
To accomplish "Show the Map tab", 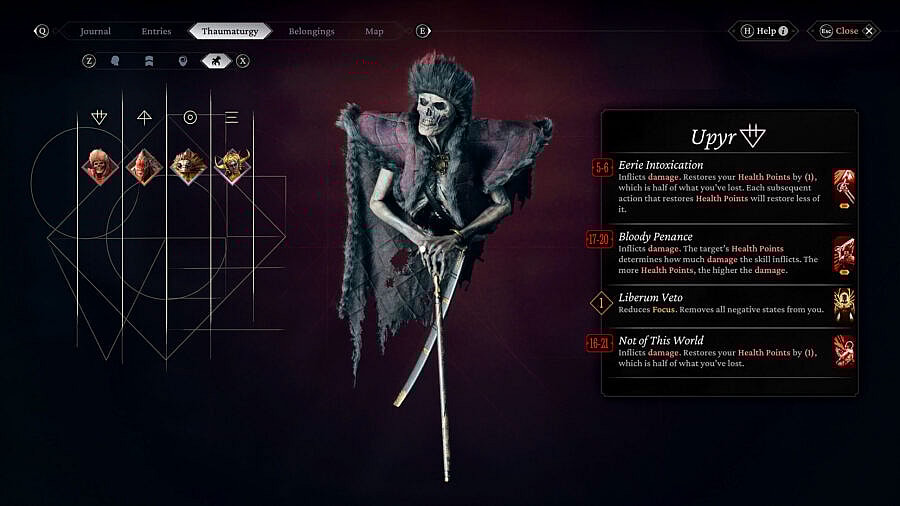I will pyautogui.click(x=374, y=31).
